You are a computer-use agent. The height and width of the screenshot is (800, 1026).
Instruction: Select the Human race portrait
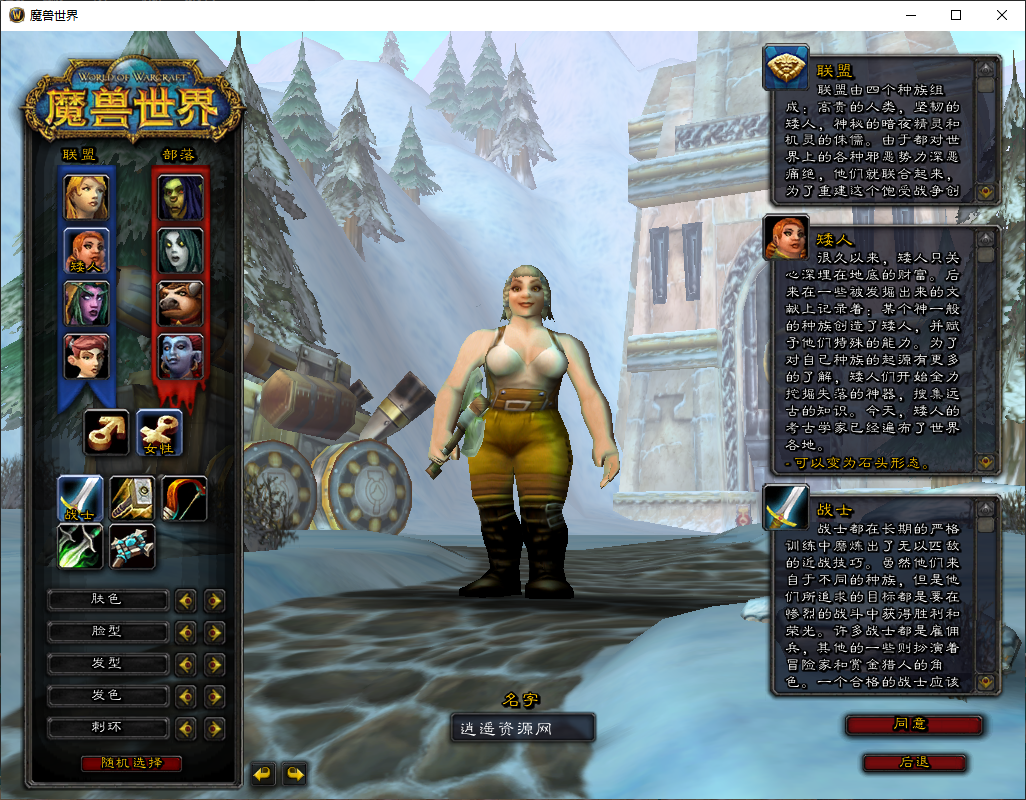pos(86,197)
